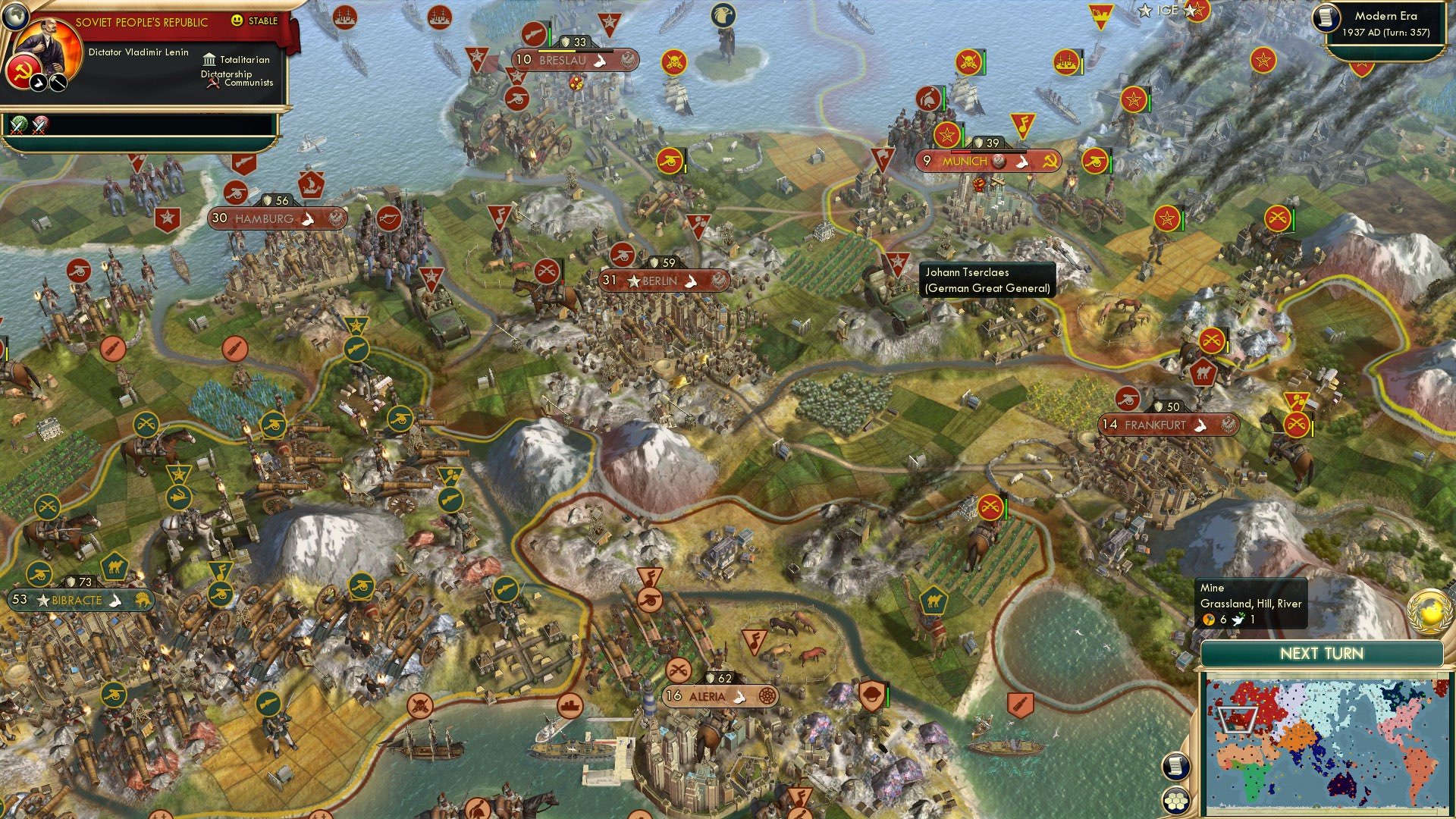Select the Munich city banner

click(986, 161)
